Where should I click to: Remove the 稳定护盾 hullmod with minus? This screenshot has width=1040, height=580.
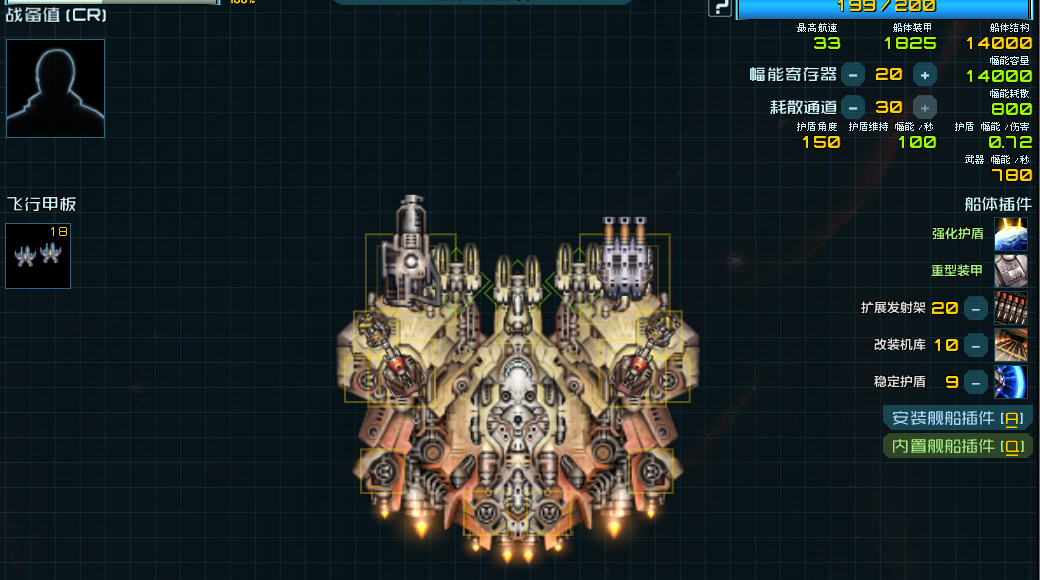tap(976, 382)
